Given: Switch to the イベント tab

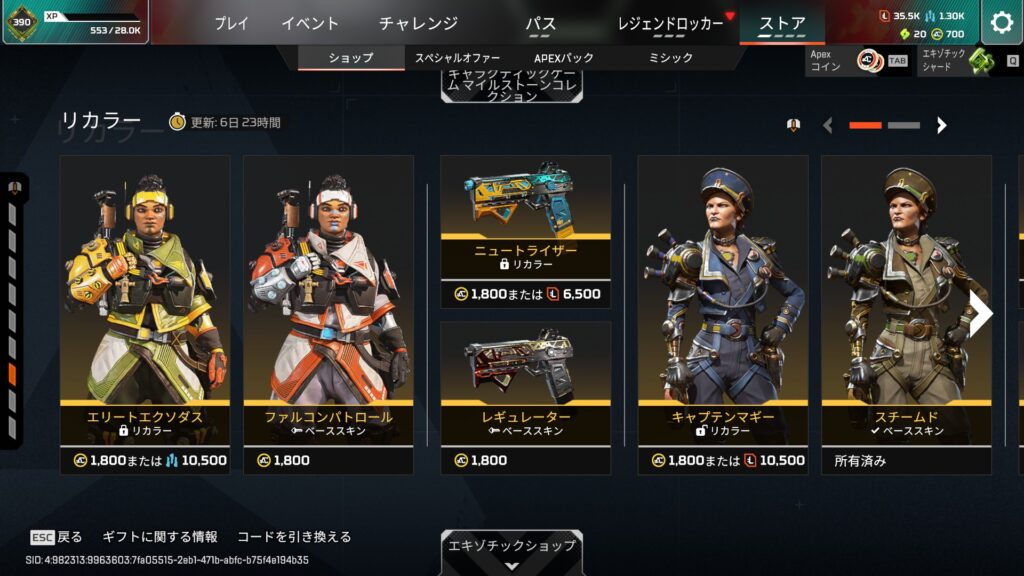Looking at the screenshot, I should (310, 23).
